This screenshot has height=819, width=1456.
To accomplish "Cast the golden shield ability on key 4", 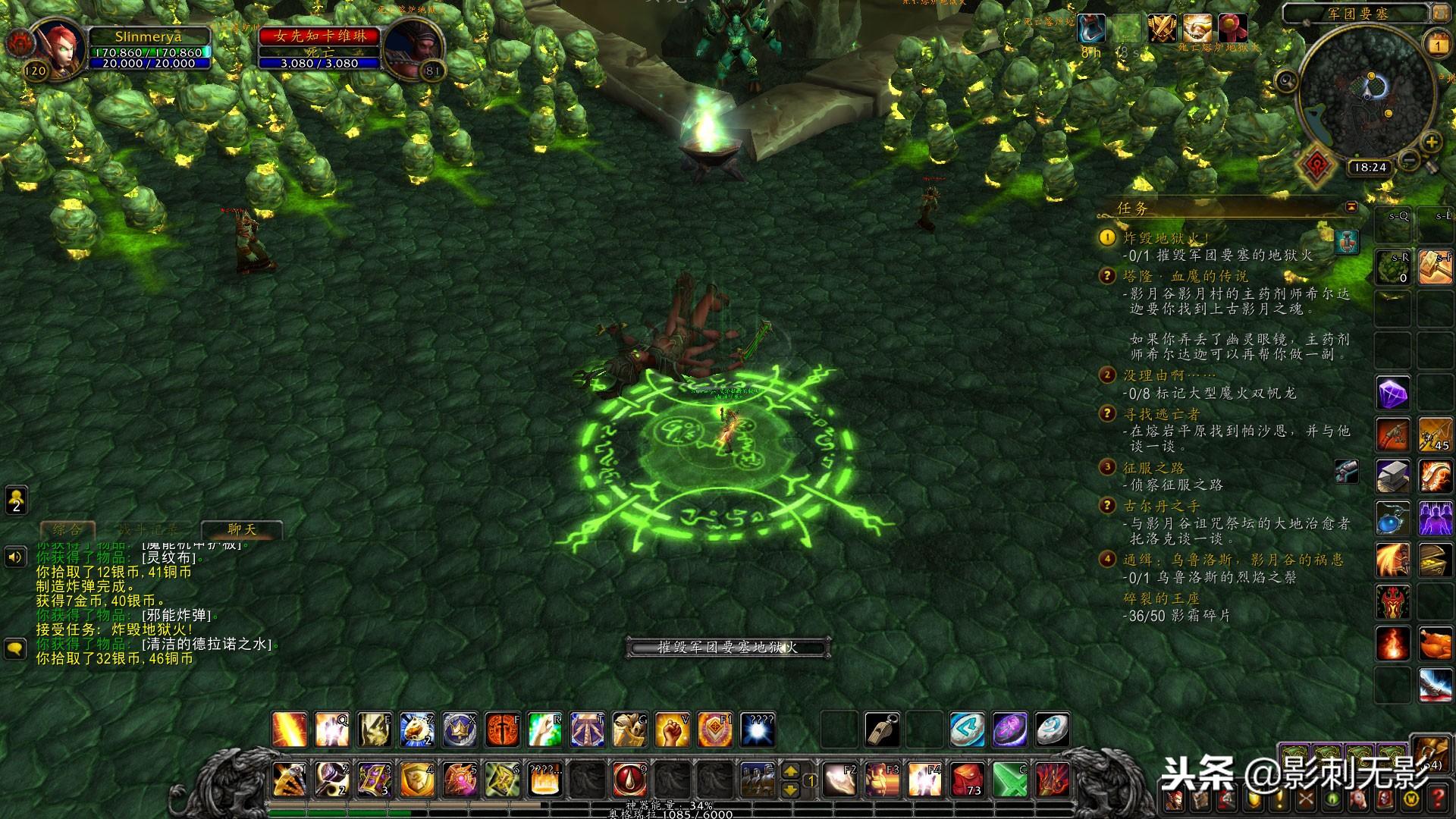I will point(417,780).
